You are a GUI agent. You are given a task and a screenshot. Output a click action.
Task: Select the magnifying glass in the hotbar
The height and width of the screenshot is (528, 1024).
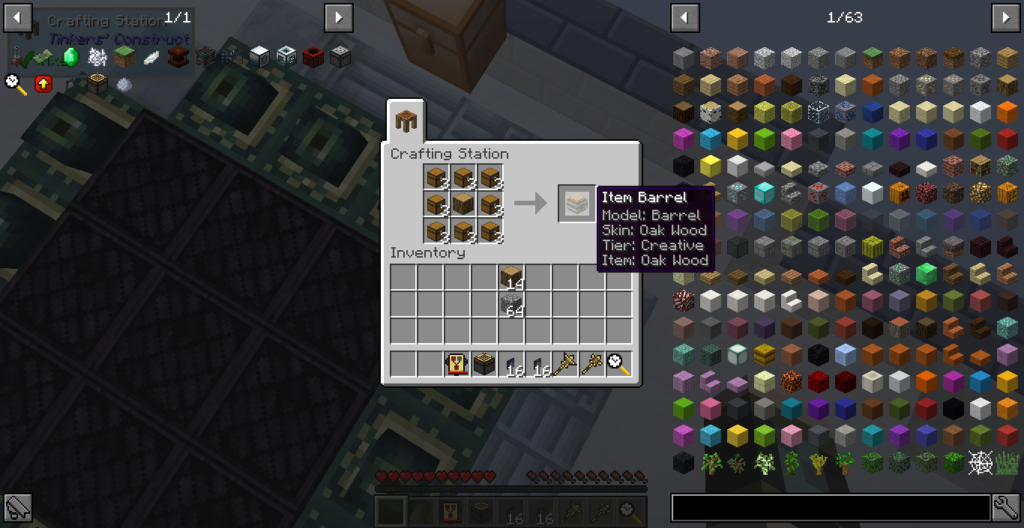point(619,365)
